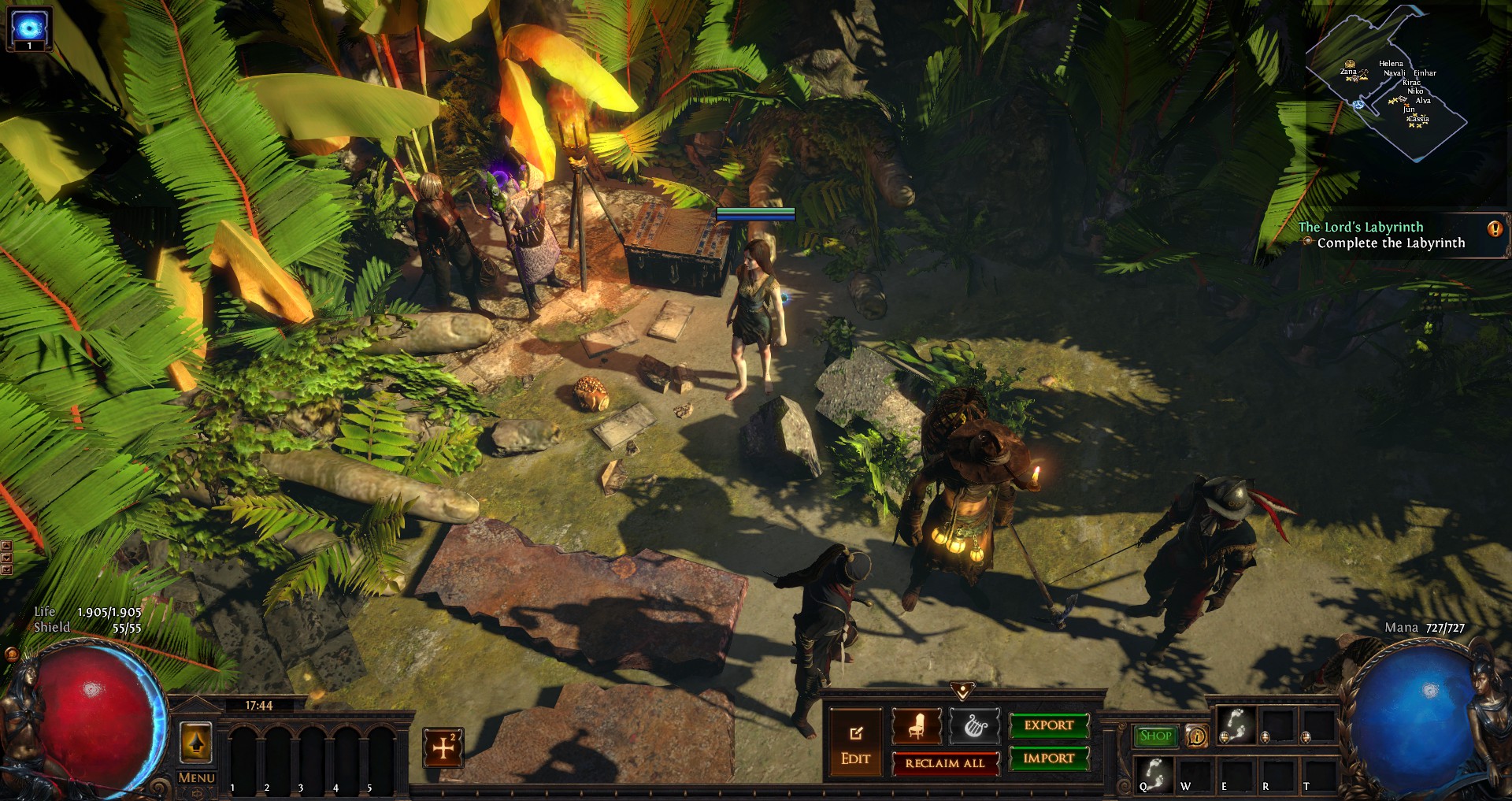Reclaim All hideout decorations
The height and width of the screenshot is (801, 1512).
point(945,763)
